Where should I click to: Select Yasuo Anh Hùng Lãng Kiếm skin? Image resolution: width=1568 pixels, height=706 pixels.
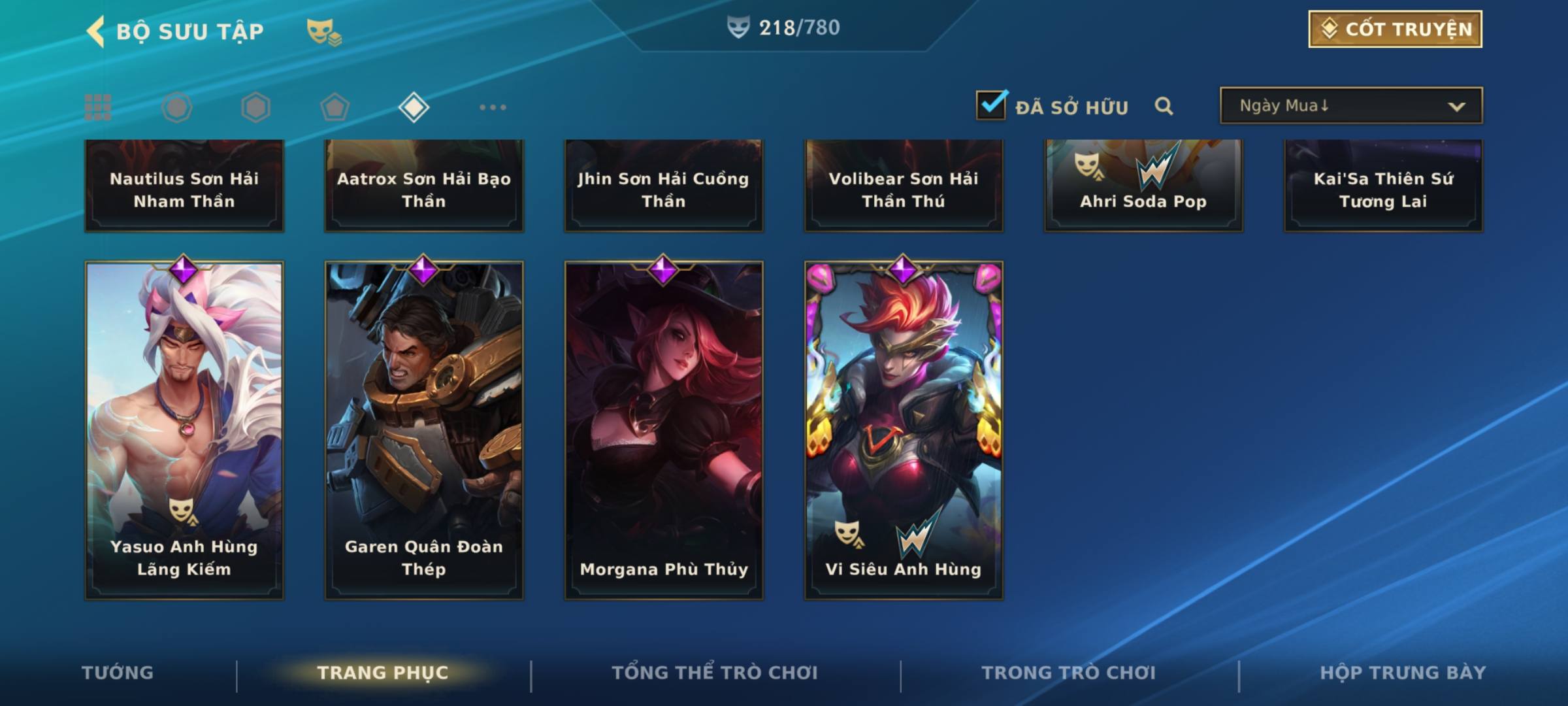(x=184, y=430)
